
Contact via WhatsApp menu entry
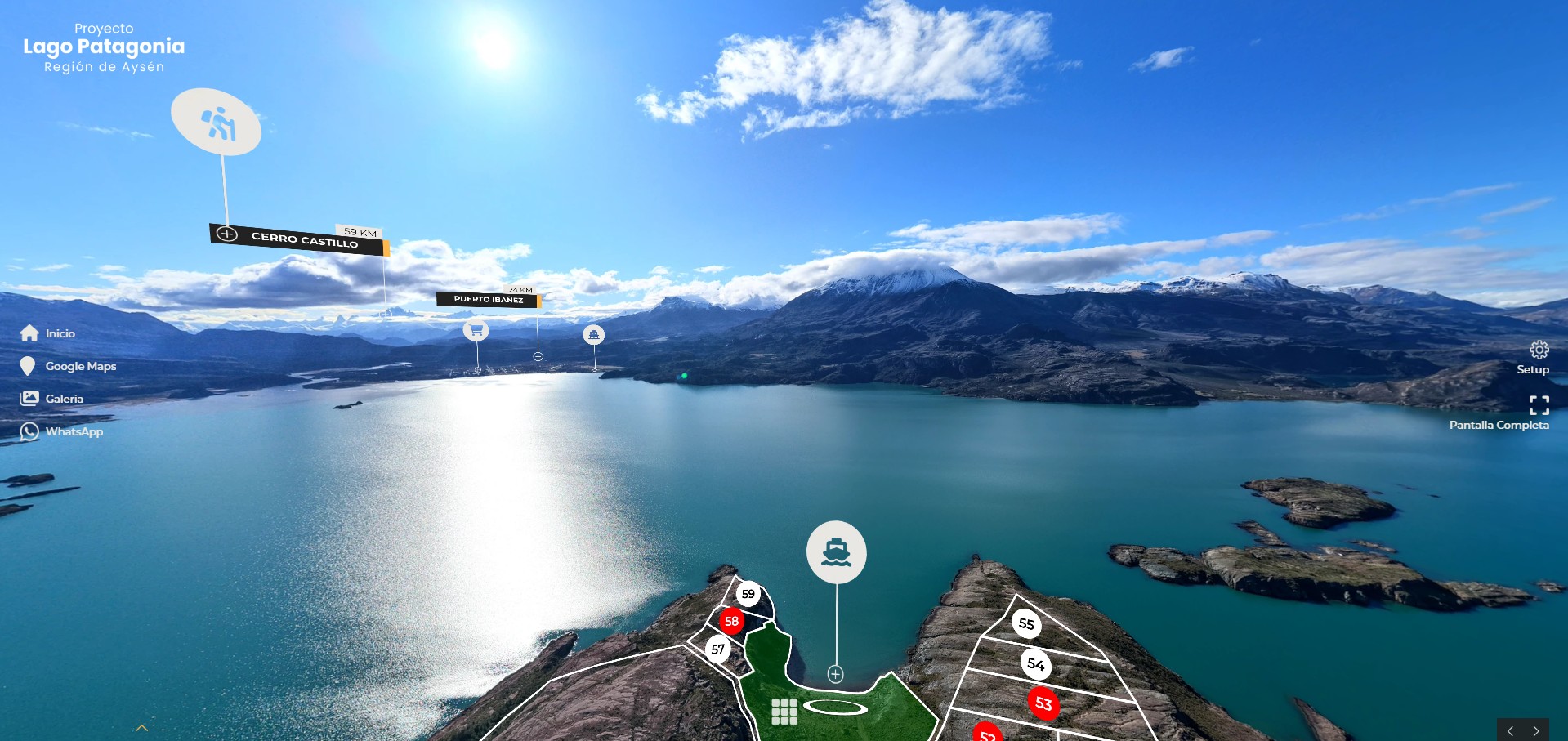(x=62, y=431)
